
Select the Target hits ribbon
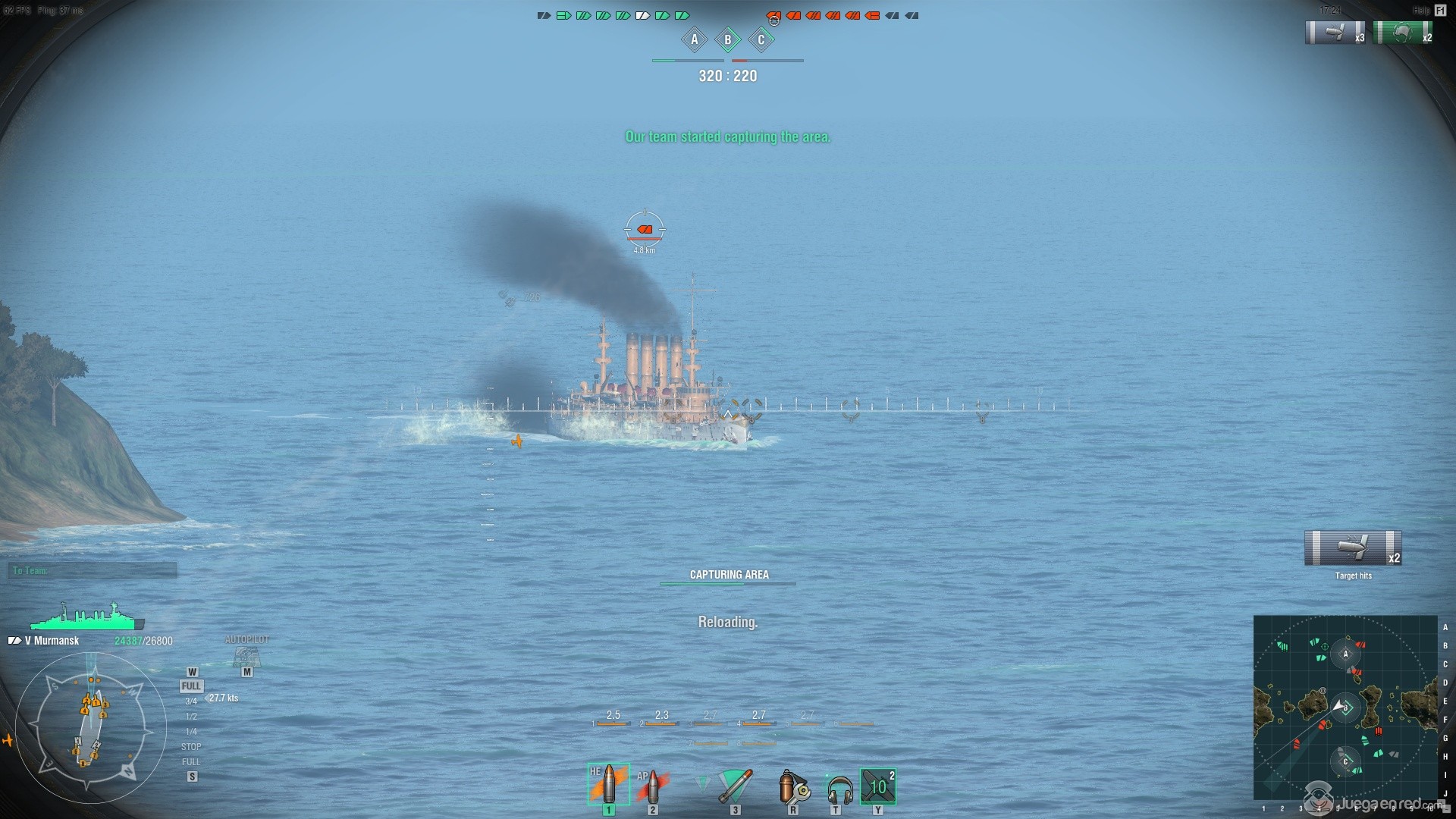coord(1353,548)
